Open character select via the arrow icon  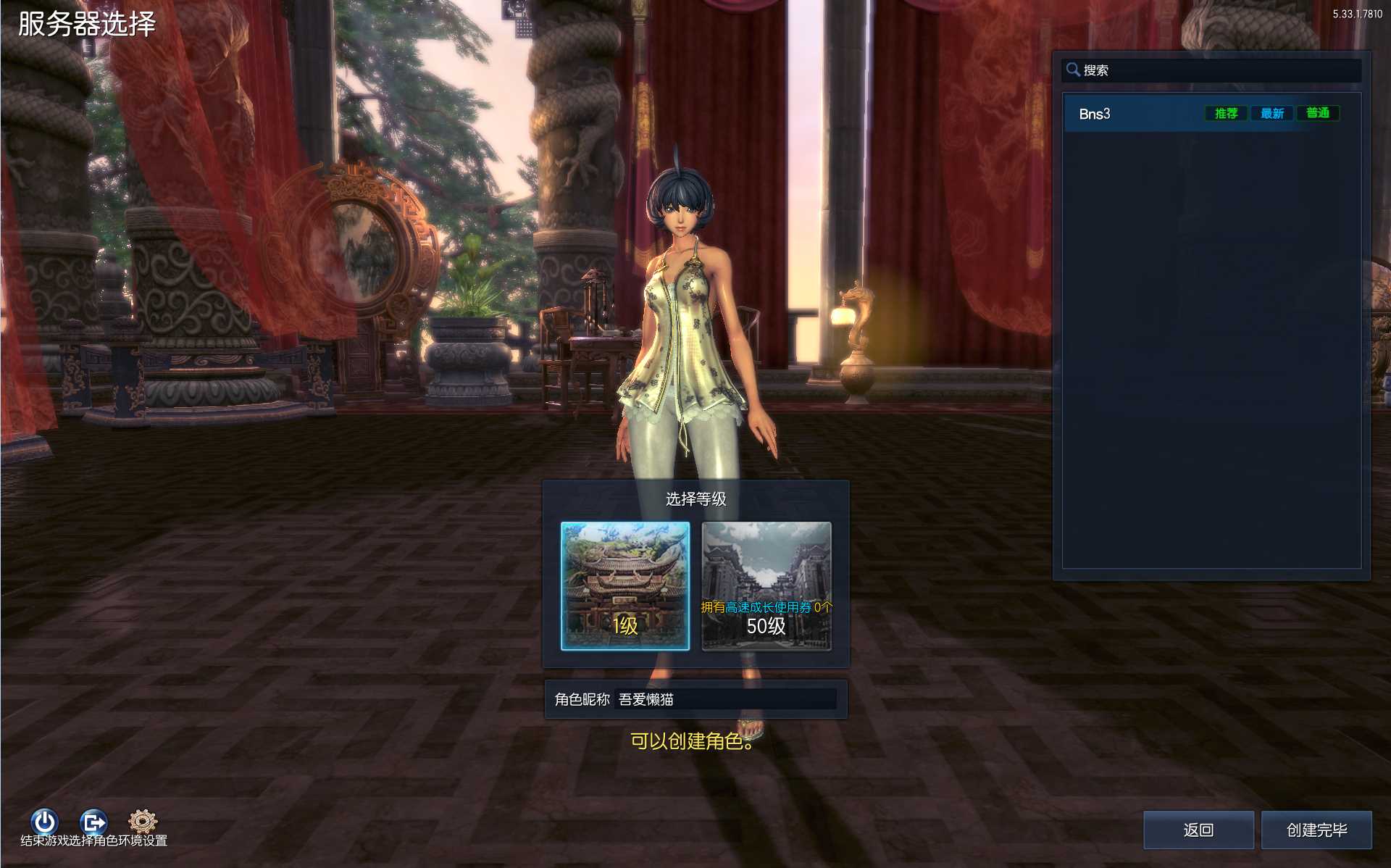[93, 822]
